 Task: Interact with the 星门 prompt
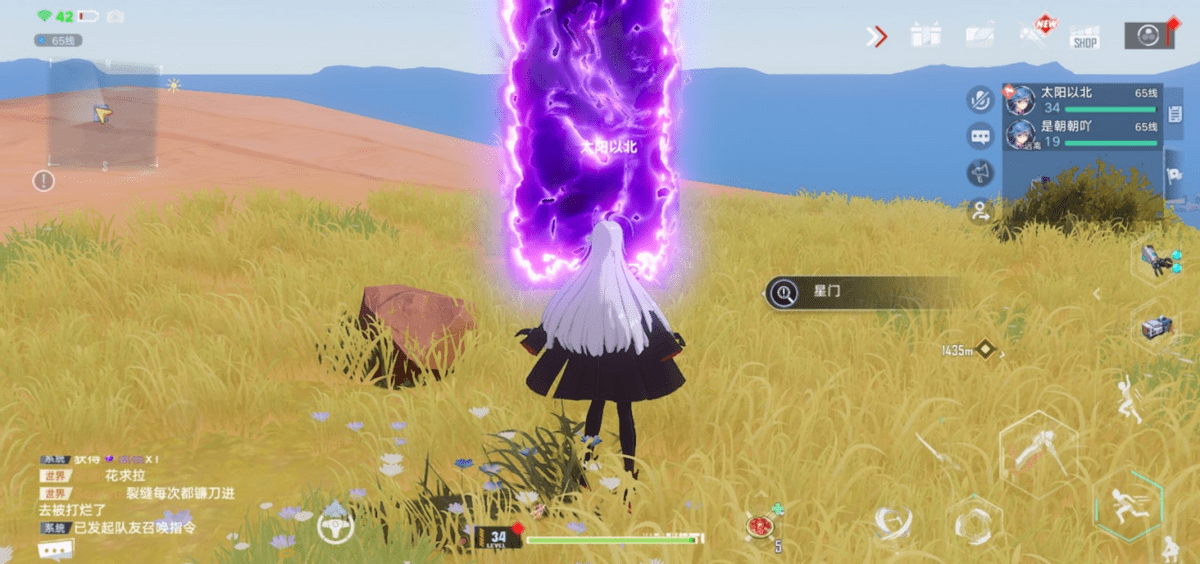click(x=860, y=293)
